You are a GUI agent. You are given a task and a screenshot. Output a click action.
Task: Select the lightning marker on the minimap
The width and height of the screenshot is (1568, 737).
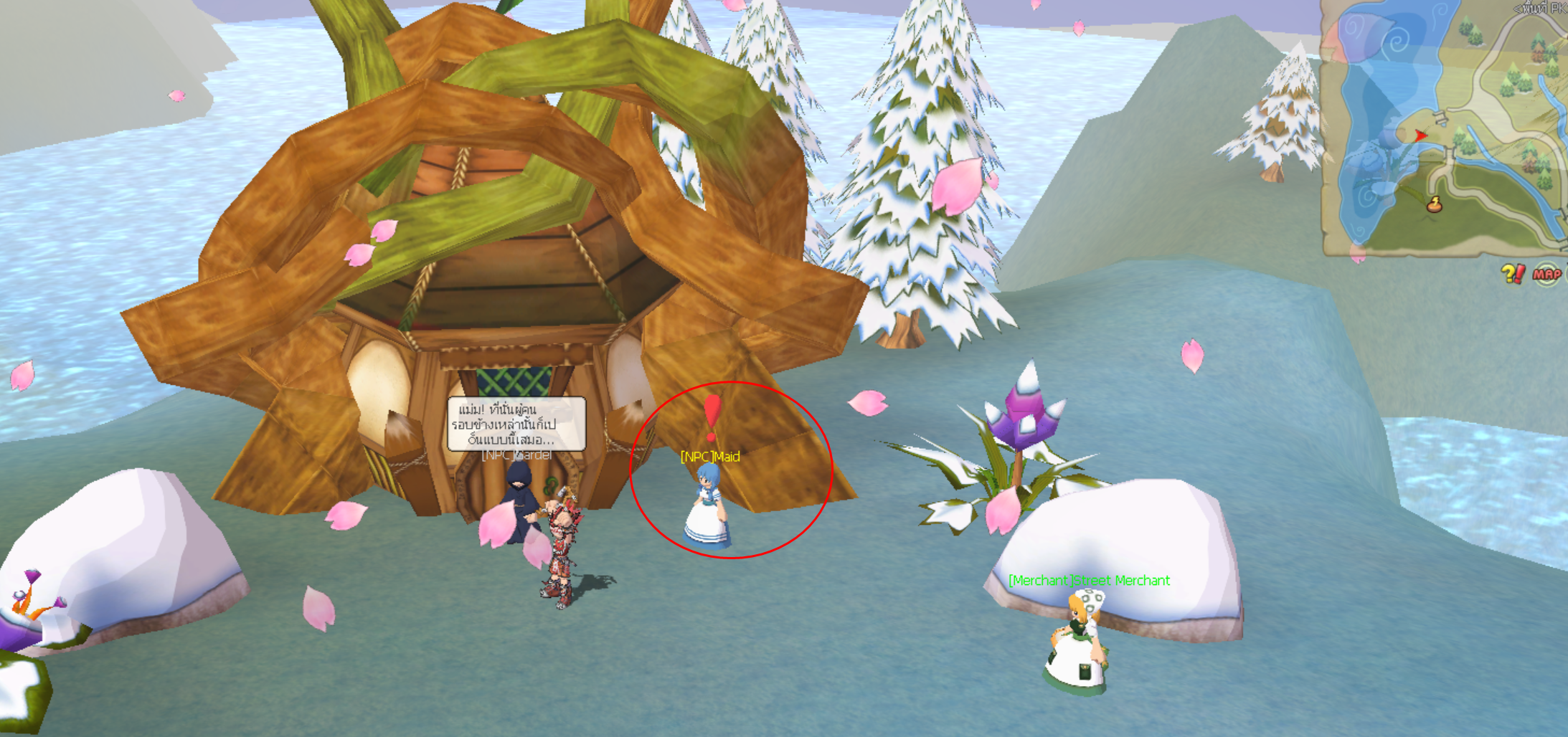click(1434, 205)
